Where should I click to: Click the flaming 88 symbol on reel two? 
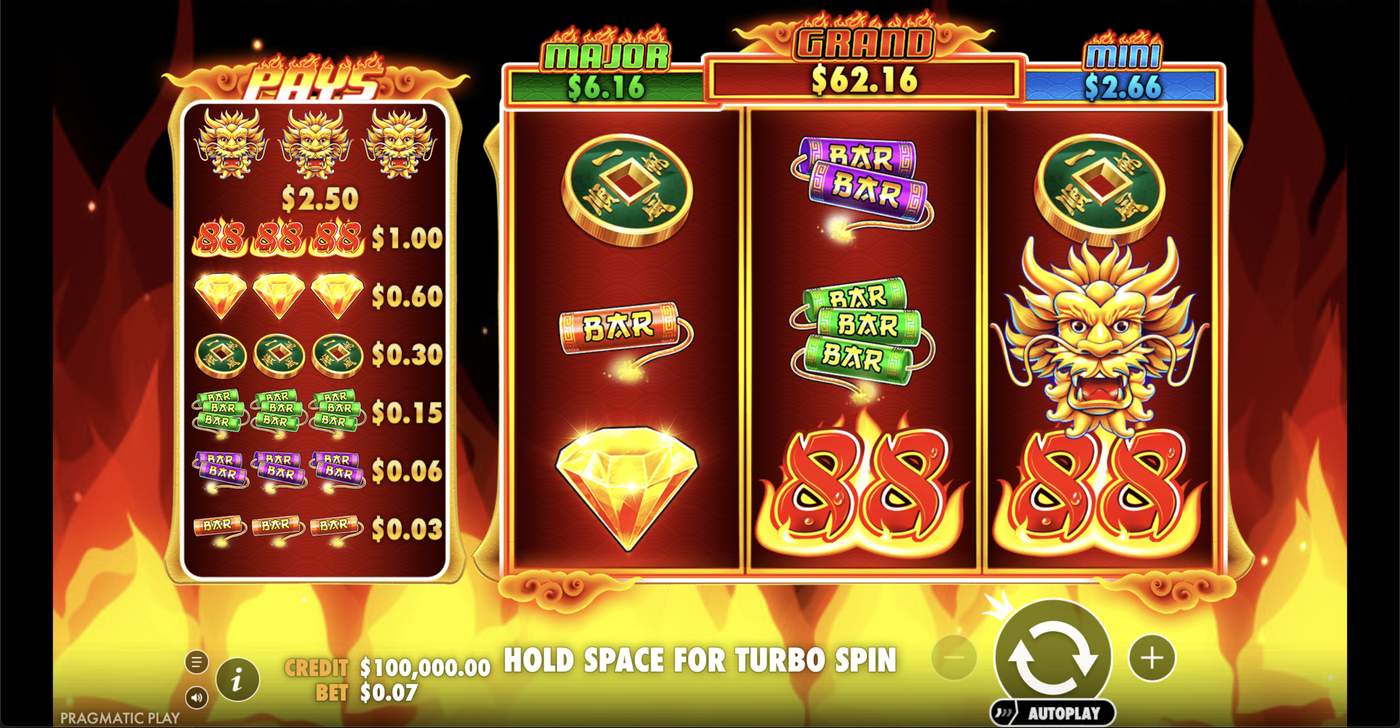[860, 480]
